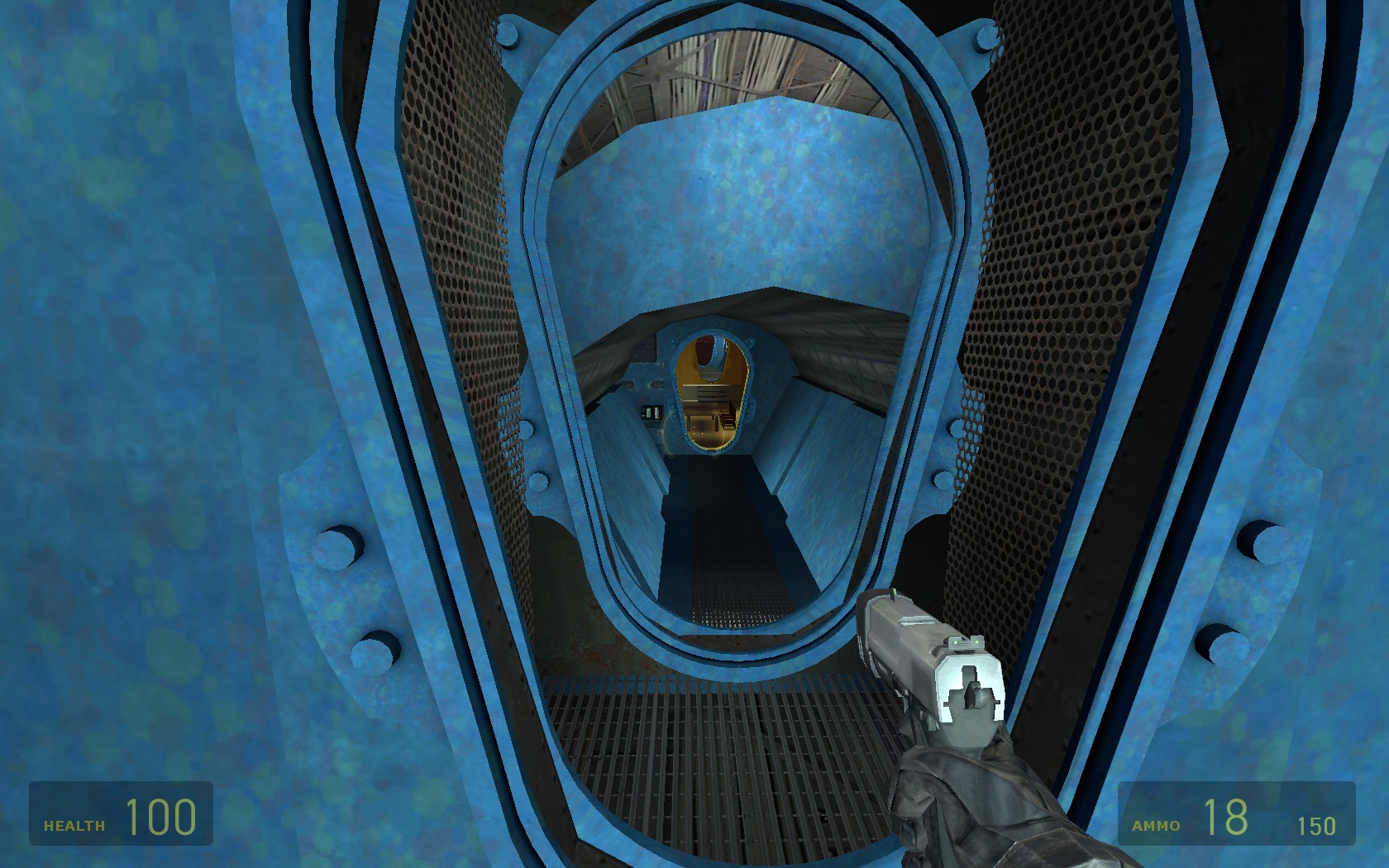
Task: Click the AMMO label in the HUD
Action: pos(1154,823)
